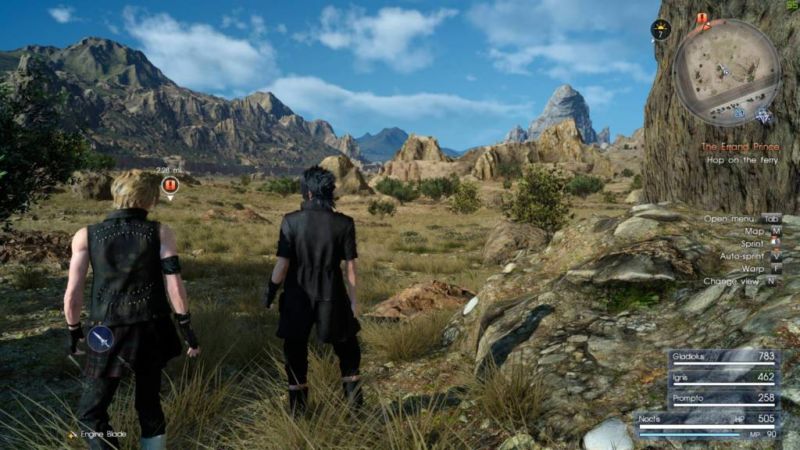This screenshot has width=800, height=450.
Task: Click the sun time-of-day icon
Action: coord(660,29)
